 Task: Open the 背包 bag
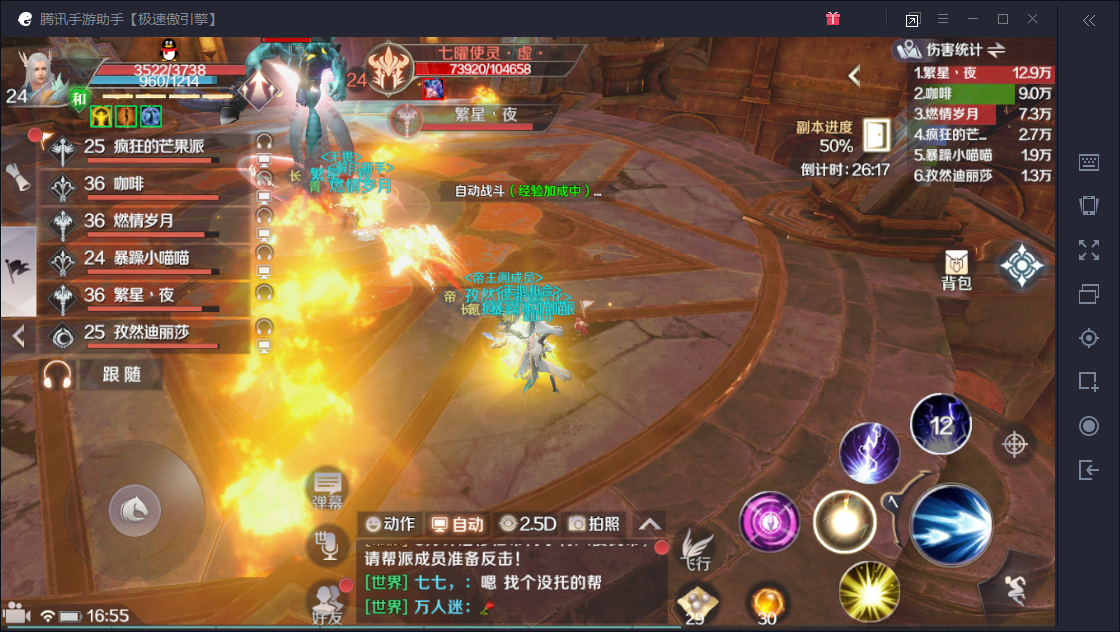(x=957, y=270)
